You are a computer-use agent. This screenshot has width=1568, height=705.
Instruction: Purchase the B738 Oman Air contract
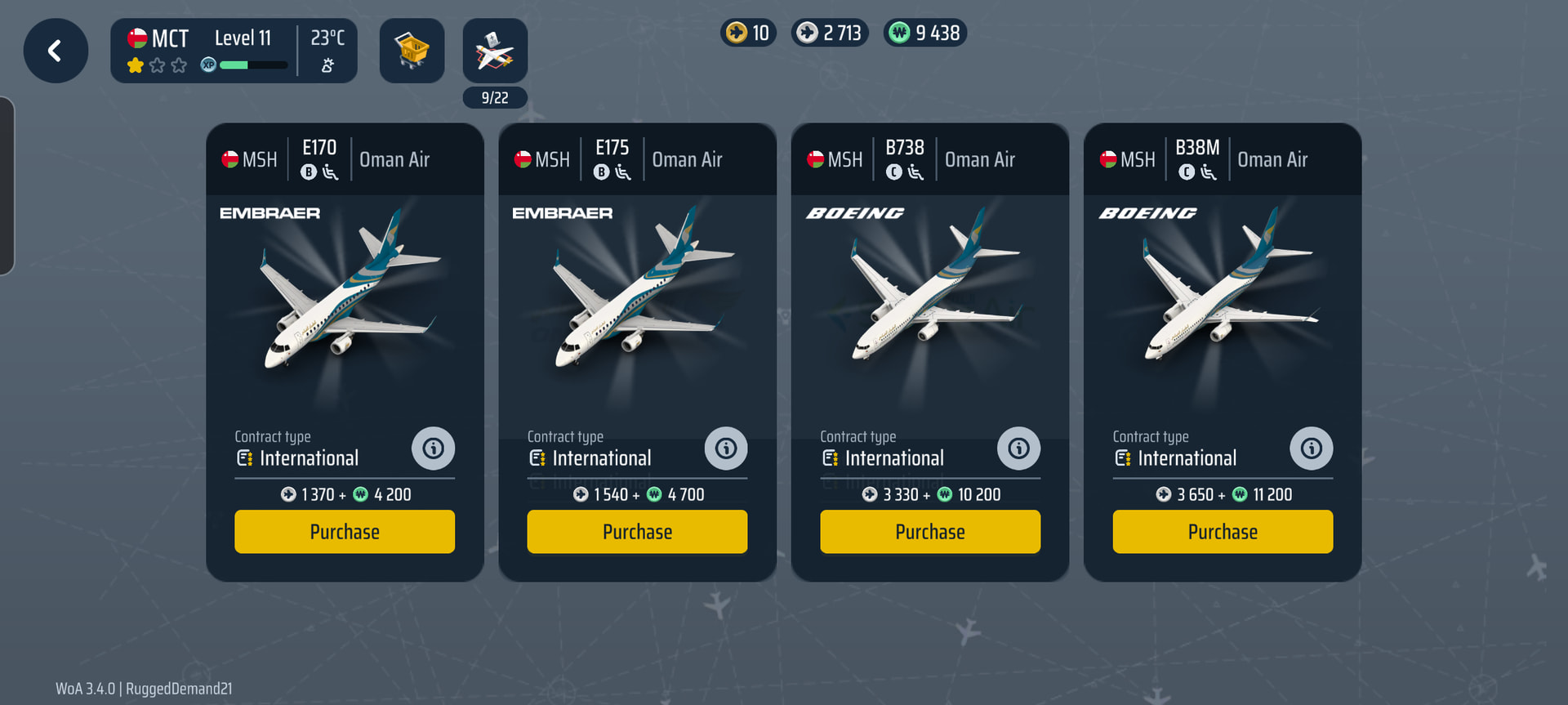(x=930, y=532)
